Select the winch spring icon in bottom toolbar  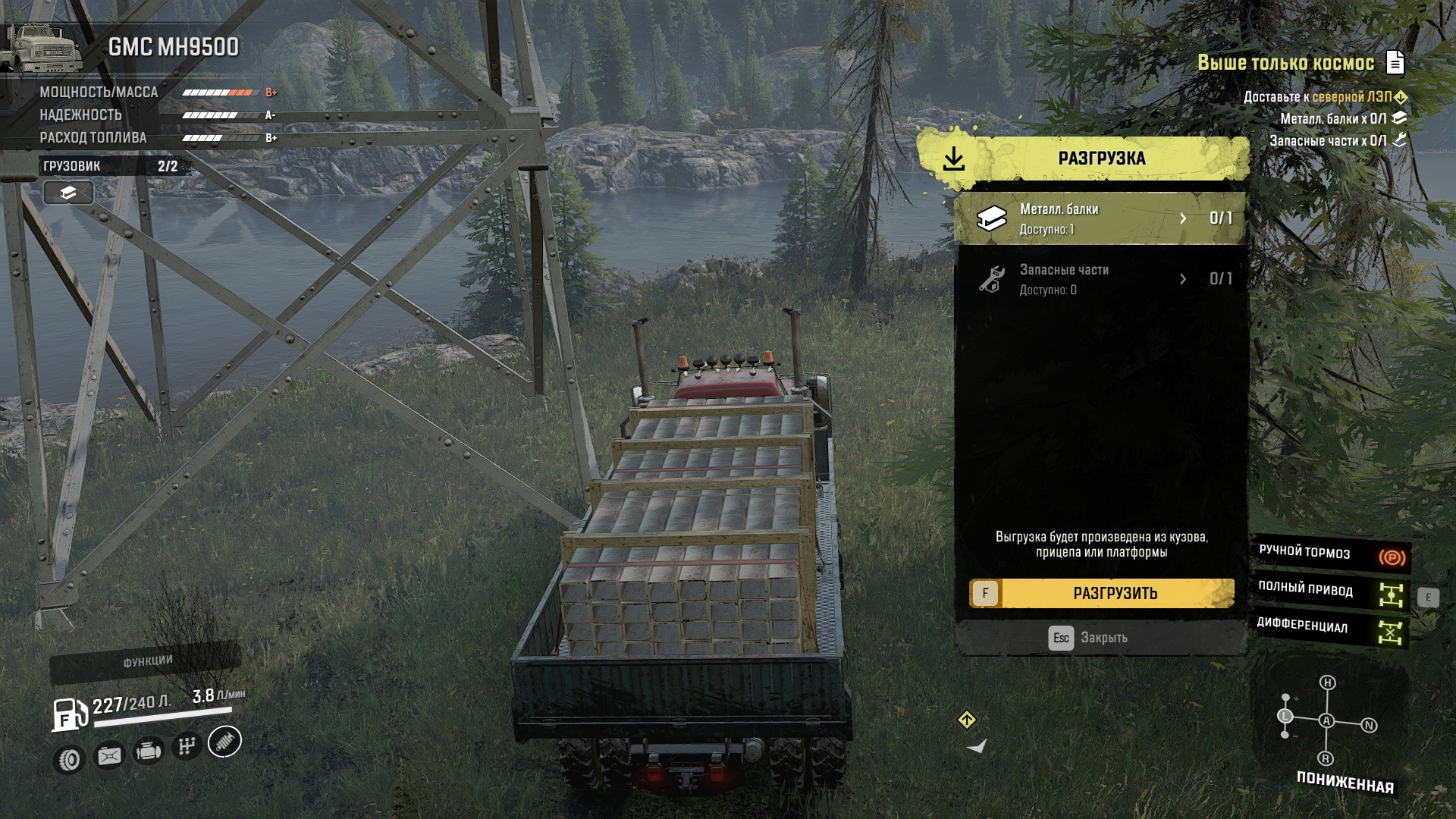pyautogui.click(x=224, y=742)
